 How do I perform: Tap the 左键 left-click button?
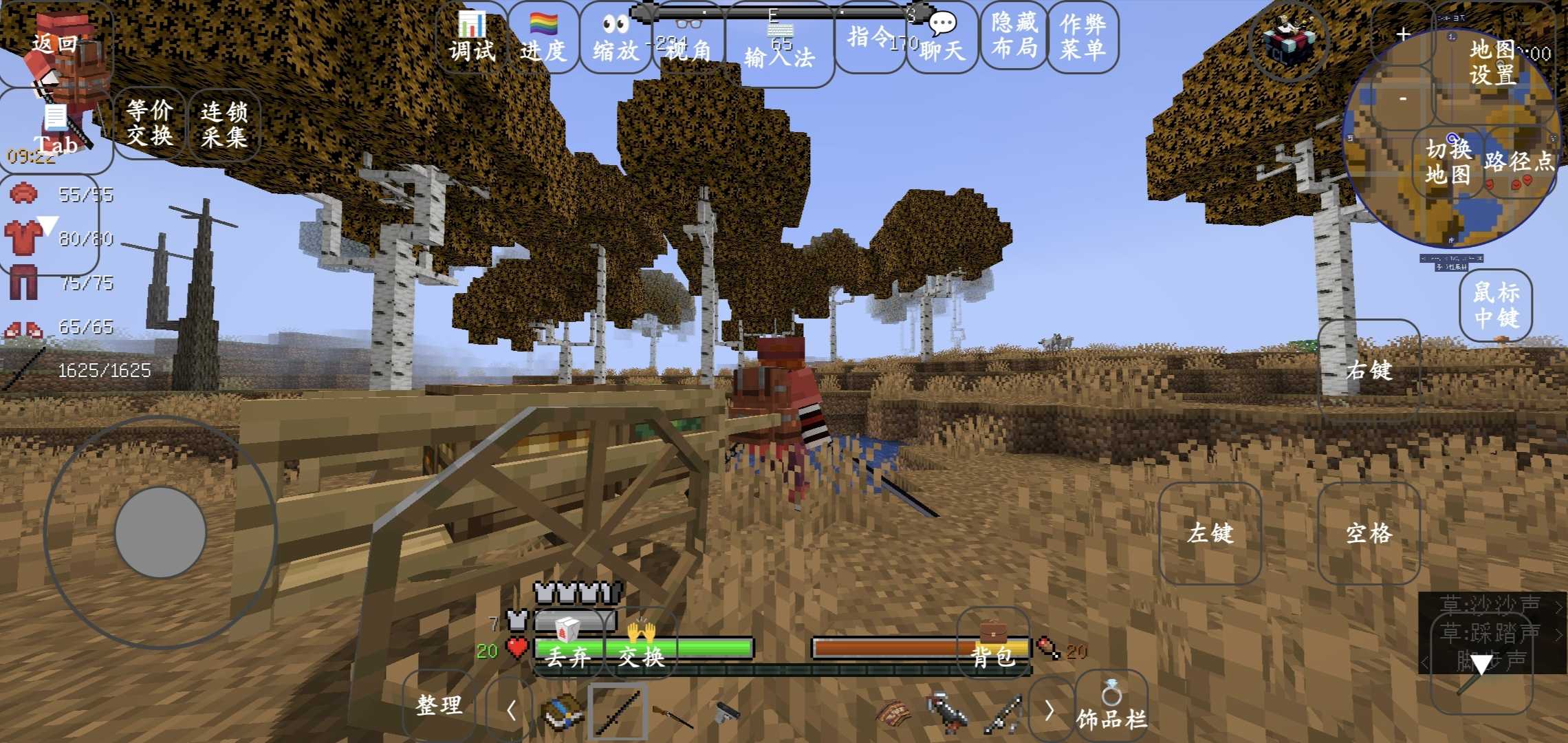1210,533
